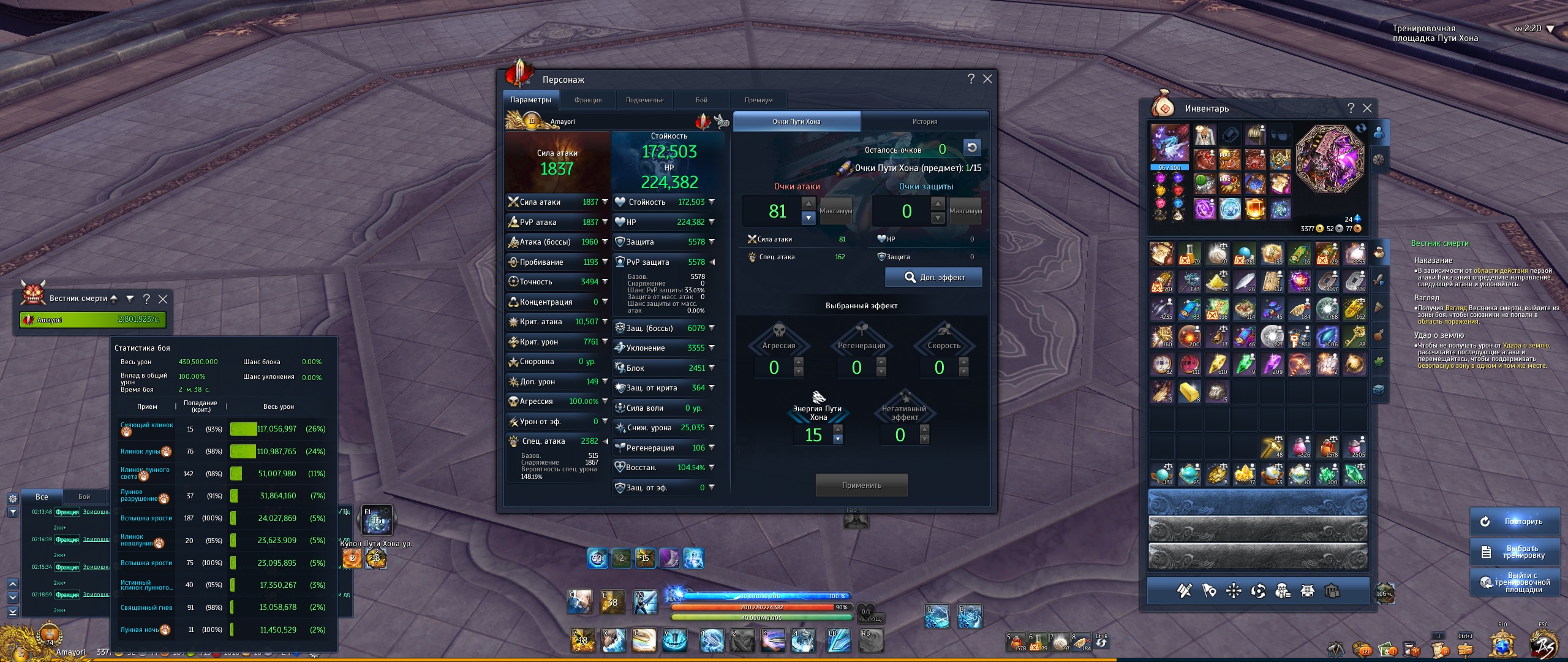The height and width of the screenshot is (662, 1568).
Task: Close the Вестник смерти damage meter
Action: point(163,299)
